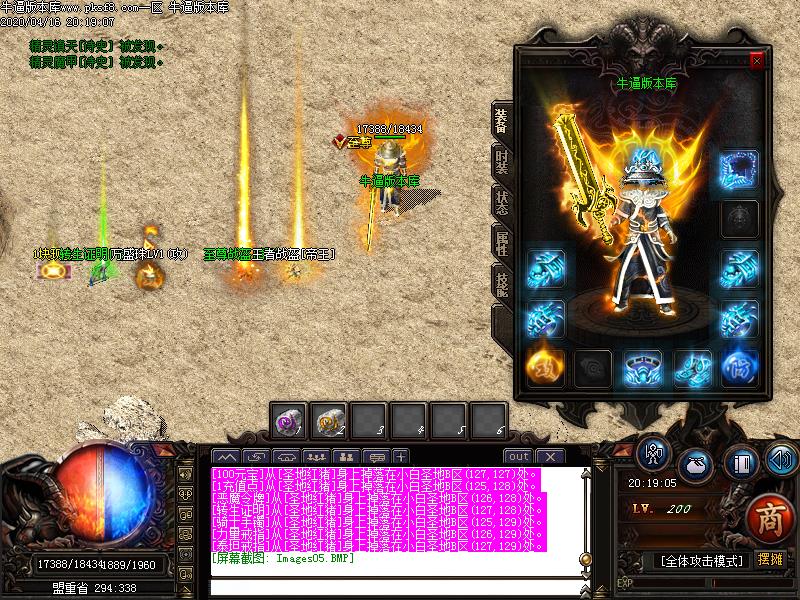
Task: Toggle the sound speaker icon
Action: [780, 459]
